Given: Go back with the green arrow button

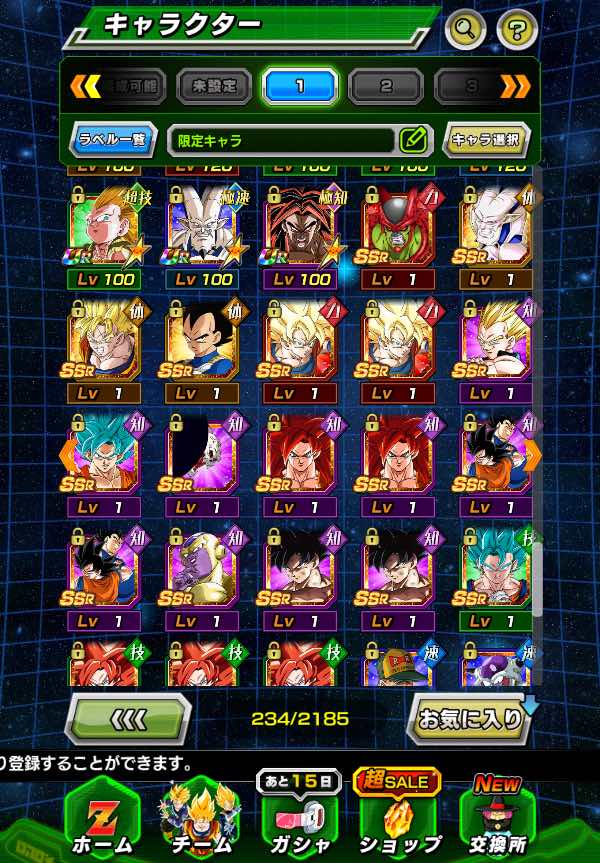Looking at the screenshot, I should coord(128,719).
